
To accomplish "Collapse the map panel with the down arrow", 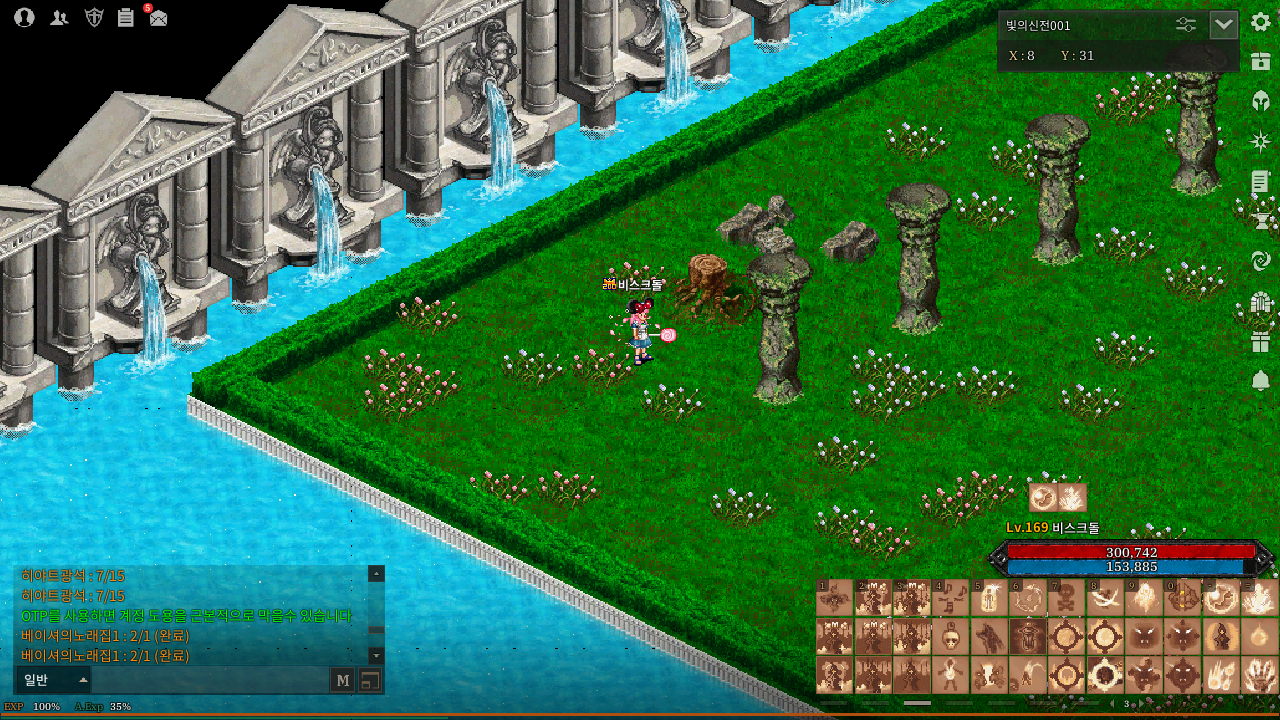I will click(x=1224, y=25).
